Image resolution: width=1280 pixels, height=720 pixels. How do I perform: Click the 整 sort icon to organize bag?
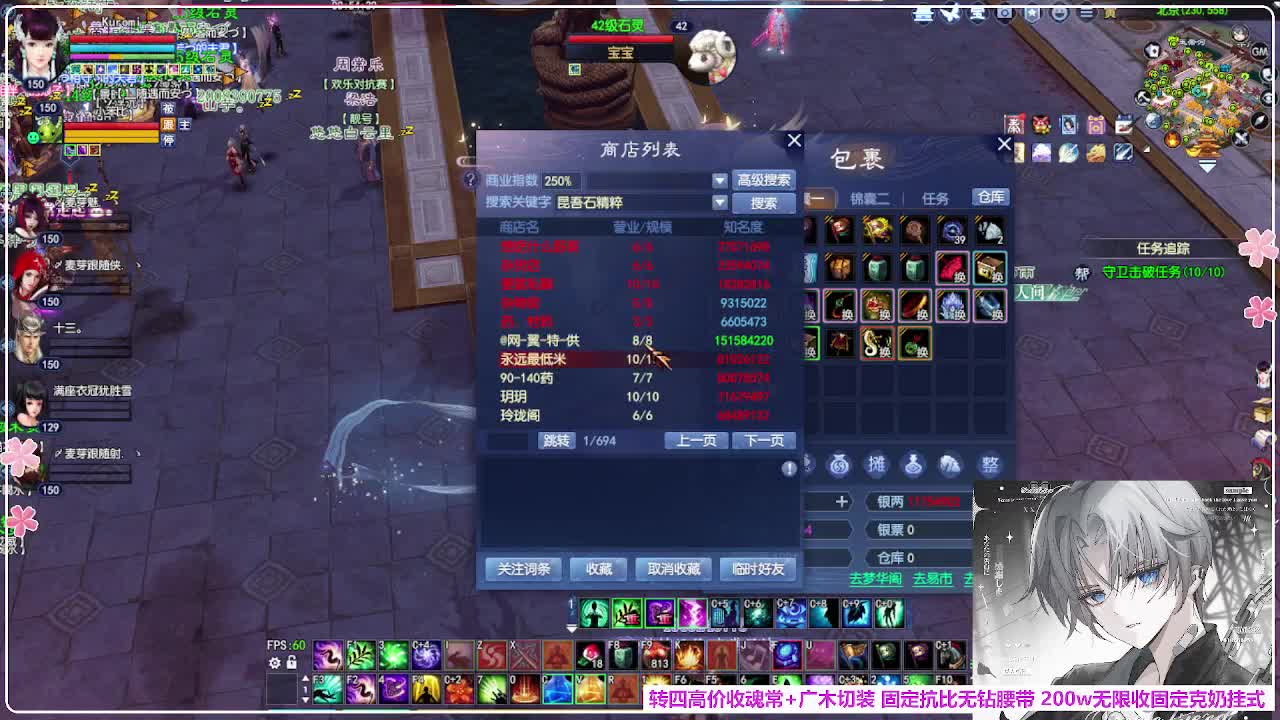coord(990,464)
